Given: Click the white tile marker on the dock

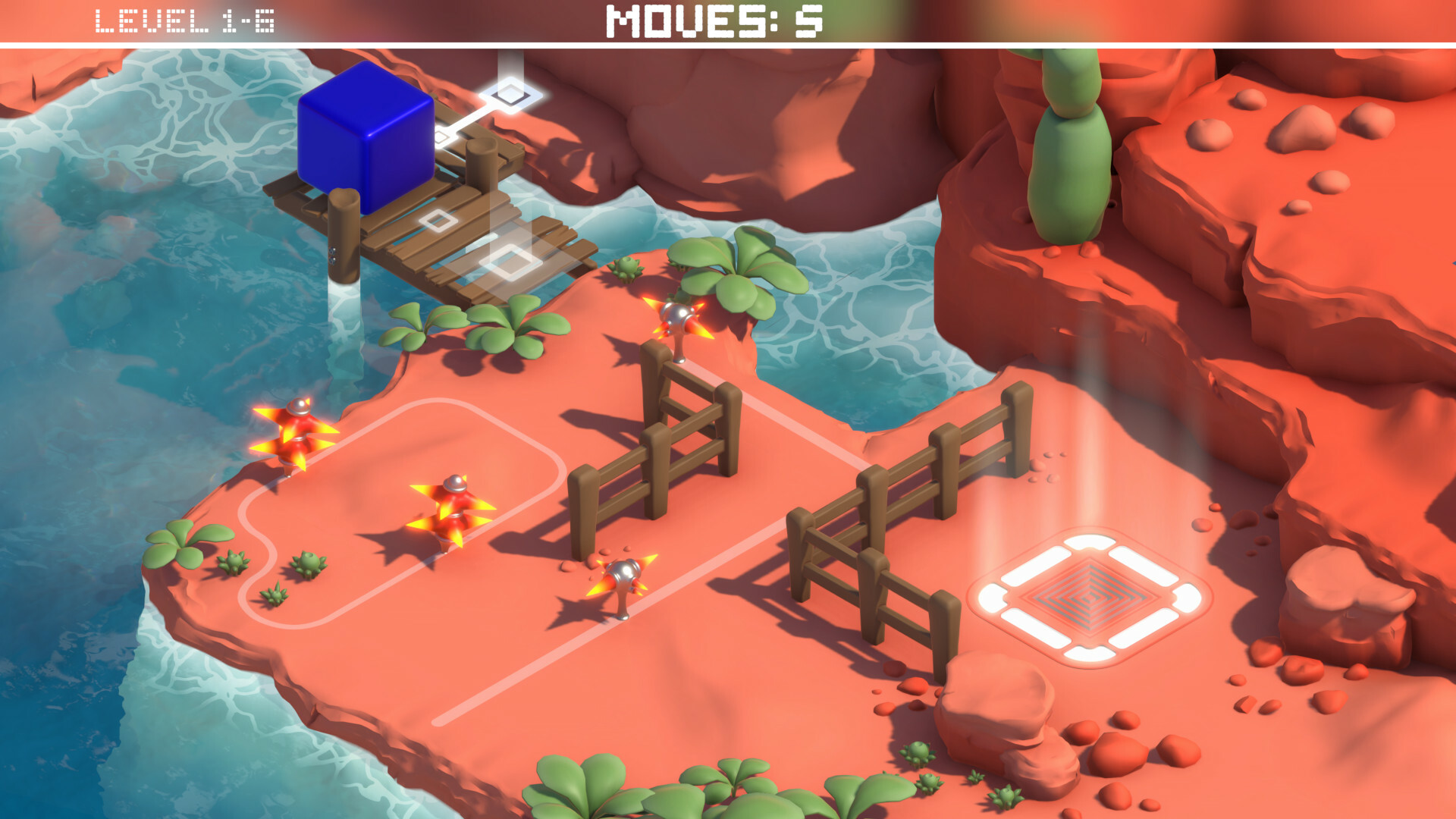Looking at the screenshot, I should [438, 222].
